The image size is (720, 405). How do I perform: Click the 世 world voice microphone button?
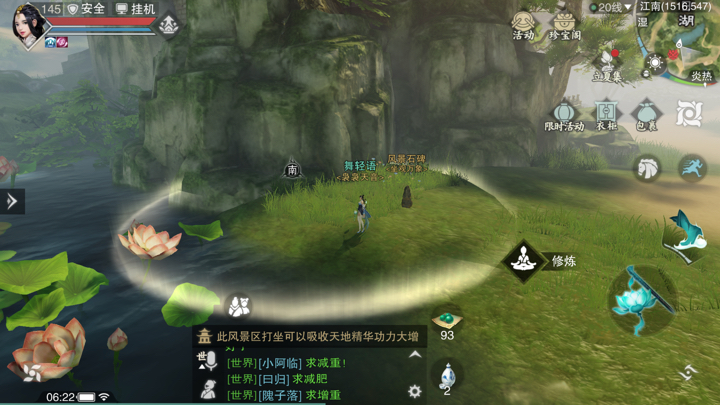tap(207, 361)
